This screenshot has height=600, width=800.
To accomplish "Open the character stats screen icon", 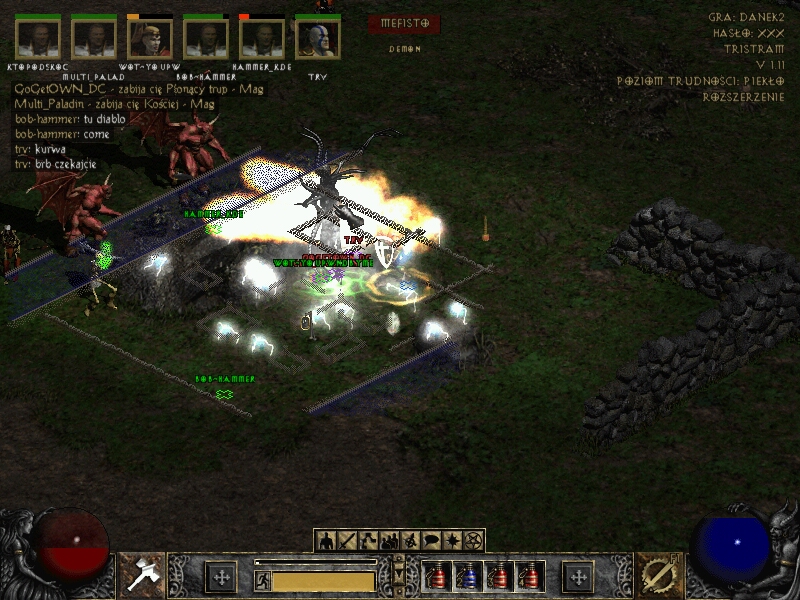I will click(x=326, y=541).
